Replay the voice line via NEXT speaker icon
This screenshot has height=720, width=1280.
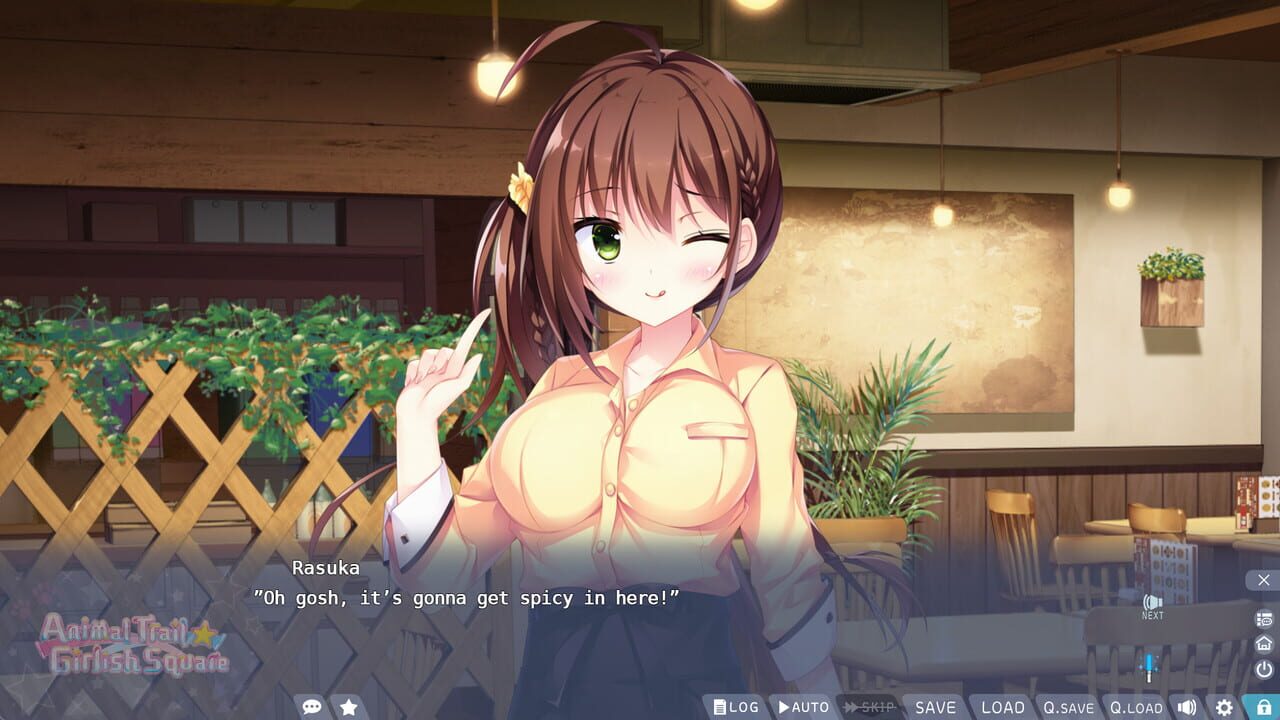pyautogui.click(x=1151, y=608)
